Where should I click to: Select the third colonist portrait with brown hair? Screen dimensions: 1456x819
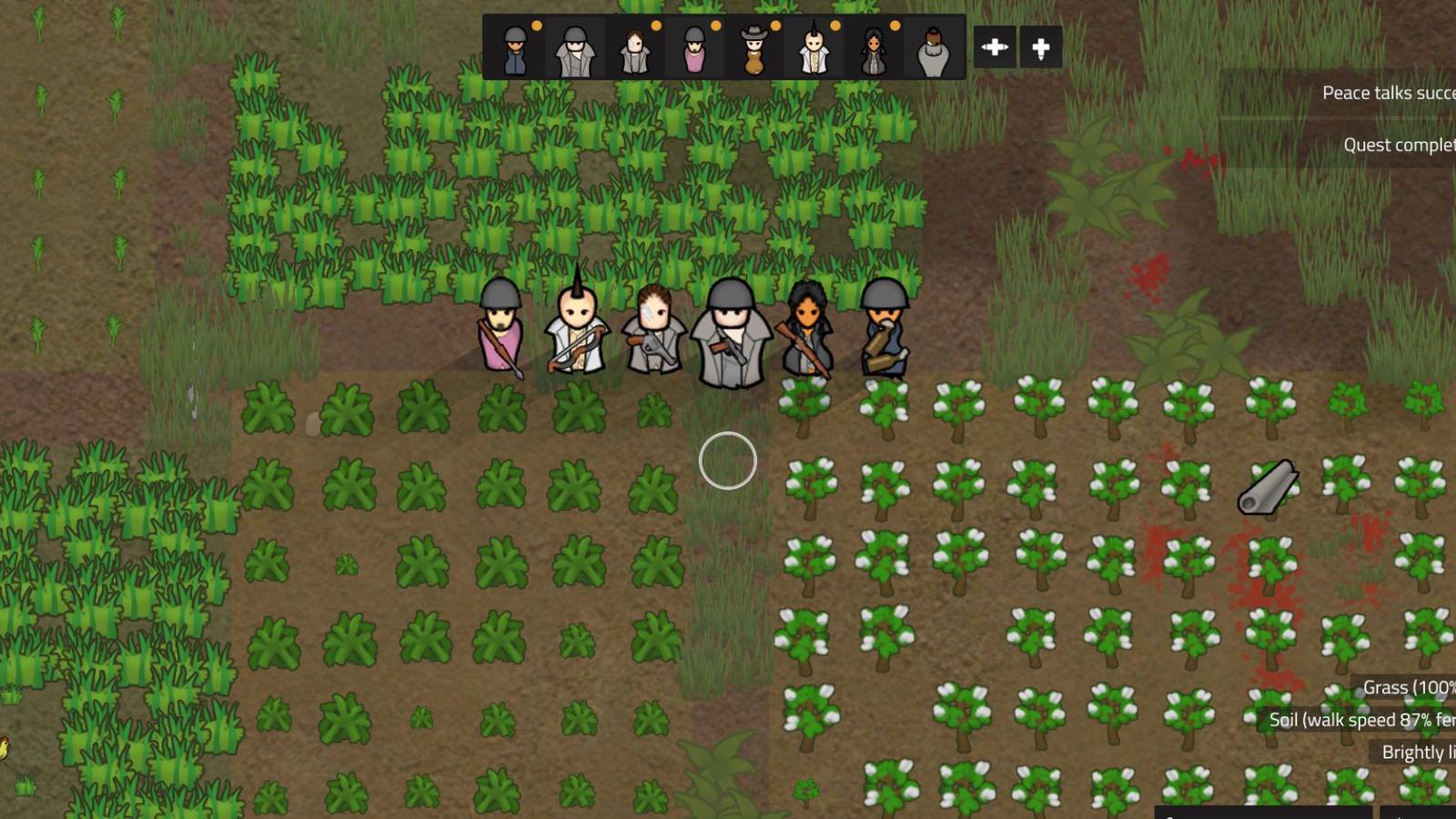pyautogui.click(x=636, y=47)
